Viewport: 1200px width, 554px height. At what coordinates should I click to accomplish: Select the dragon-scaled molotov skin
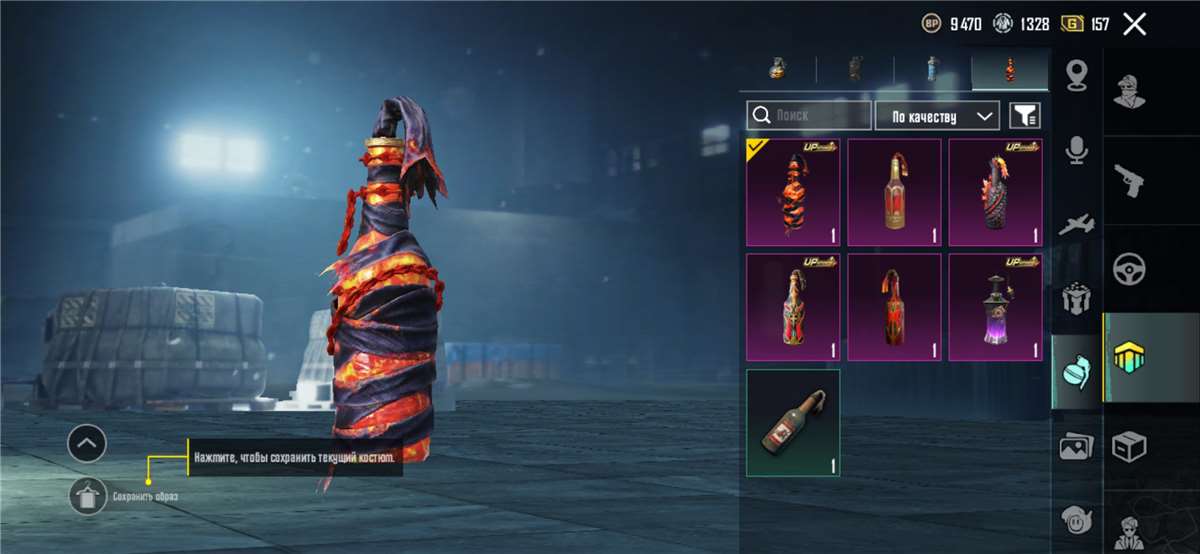995,192
